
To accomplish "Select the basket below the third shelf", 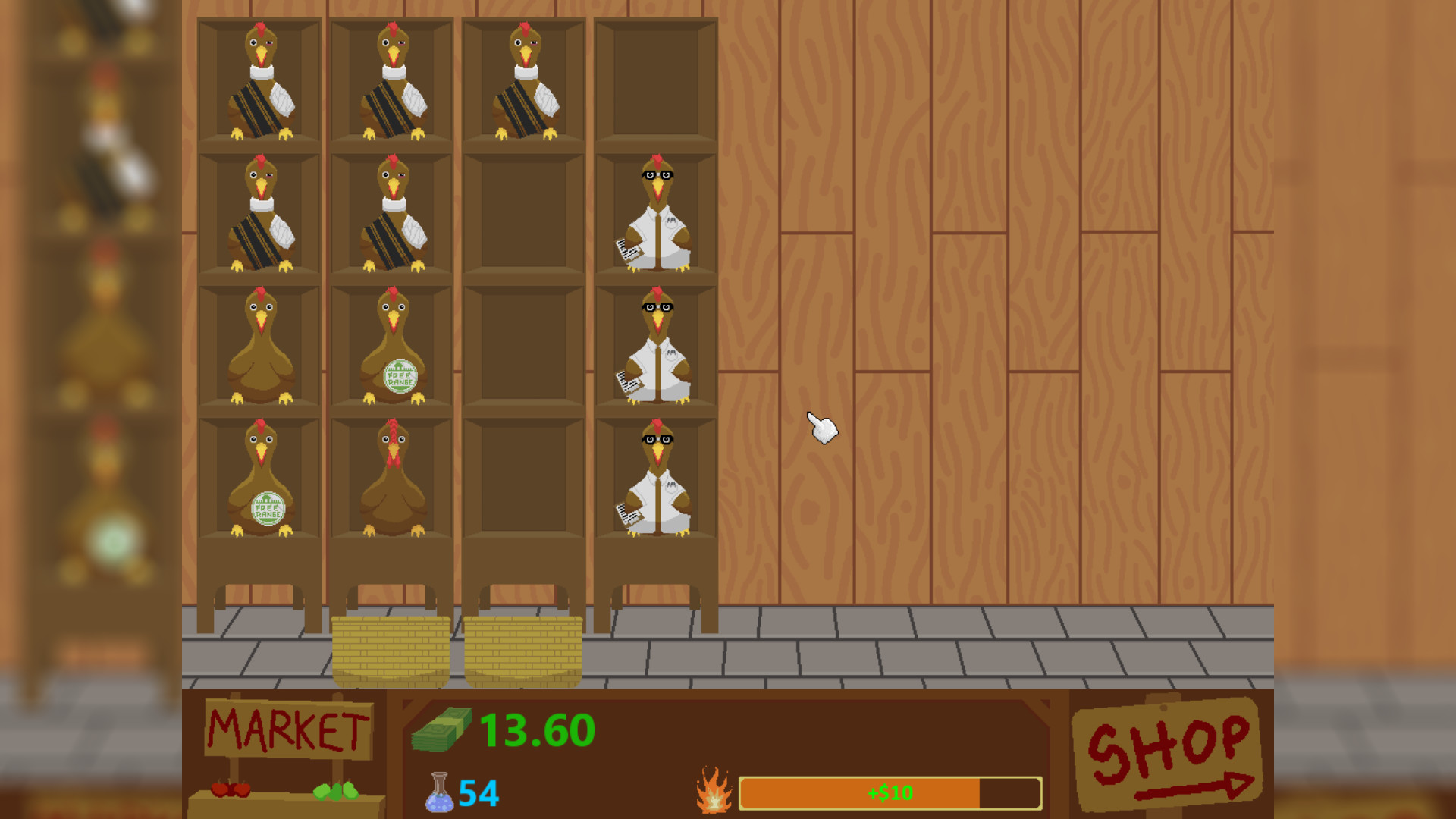I will [x=525, y=652].
